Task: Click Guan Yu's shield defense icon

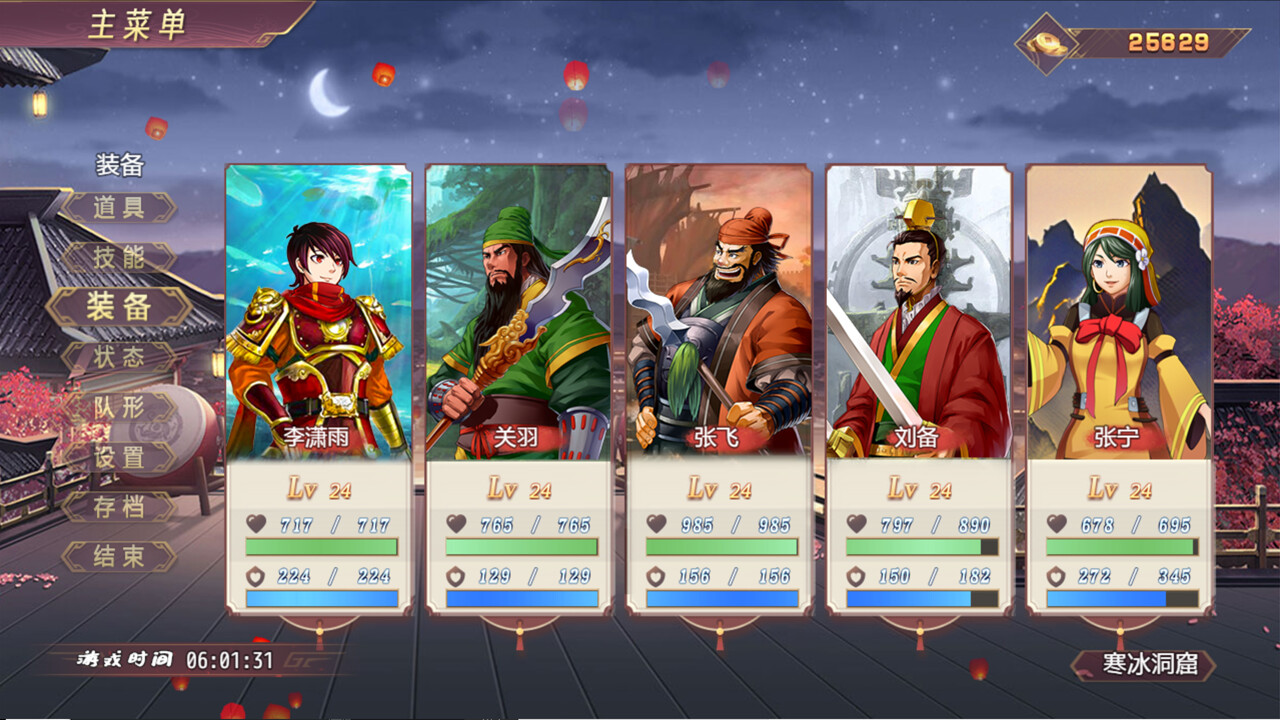Action: [x=457, y=578]
